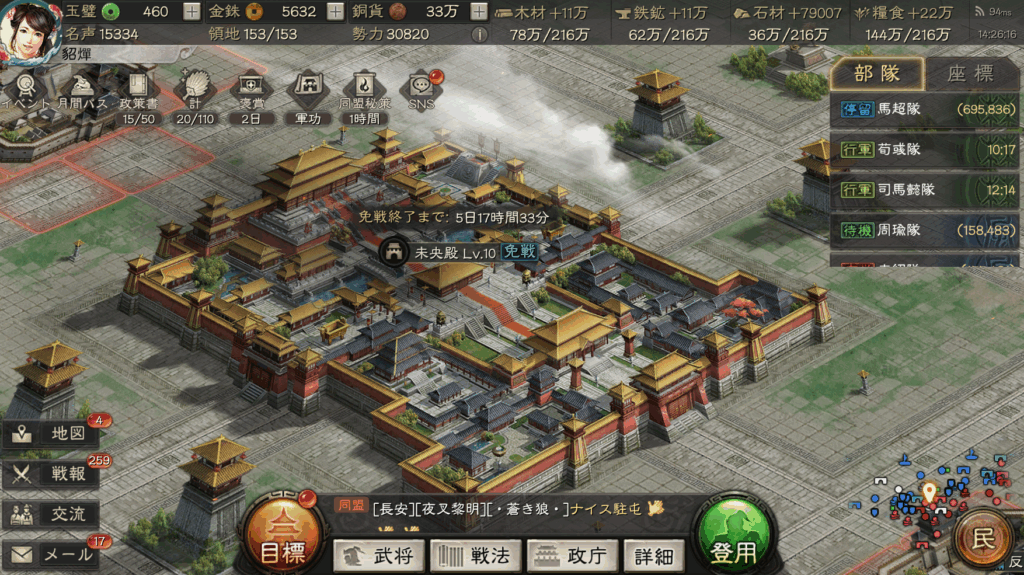This screenshot has width=1024, height=575.
Task: Open the 戦法 tactics menu
Action: coord(475,555)
